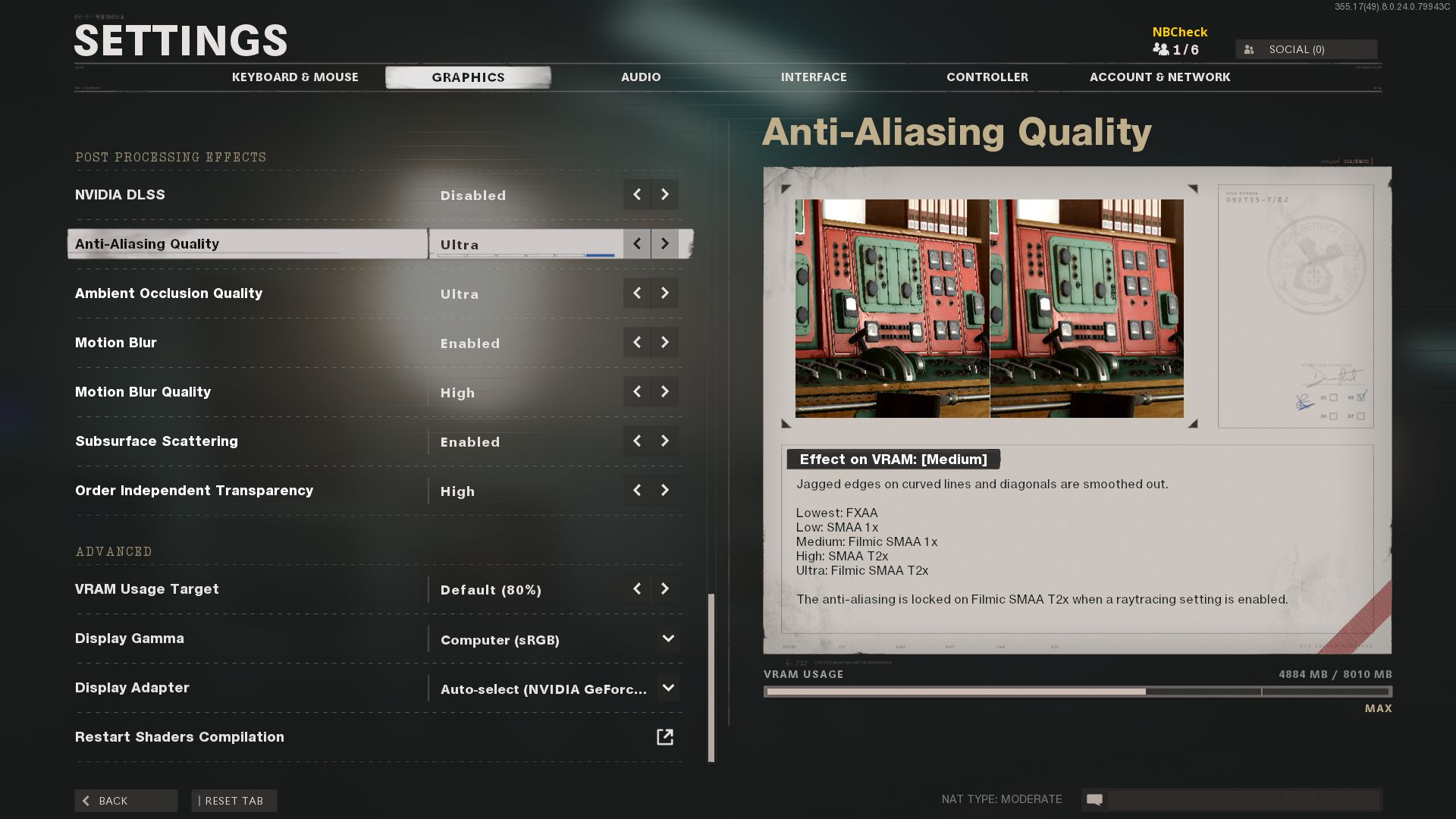Screen dimensions: 1456x819
Task: Select the Interface tab
Action: click(x=814, y=77)
